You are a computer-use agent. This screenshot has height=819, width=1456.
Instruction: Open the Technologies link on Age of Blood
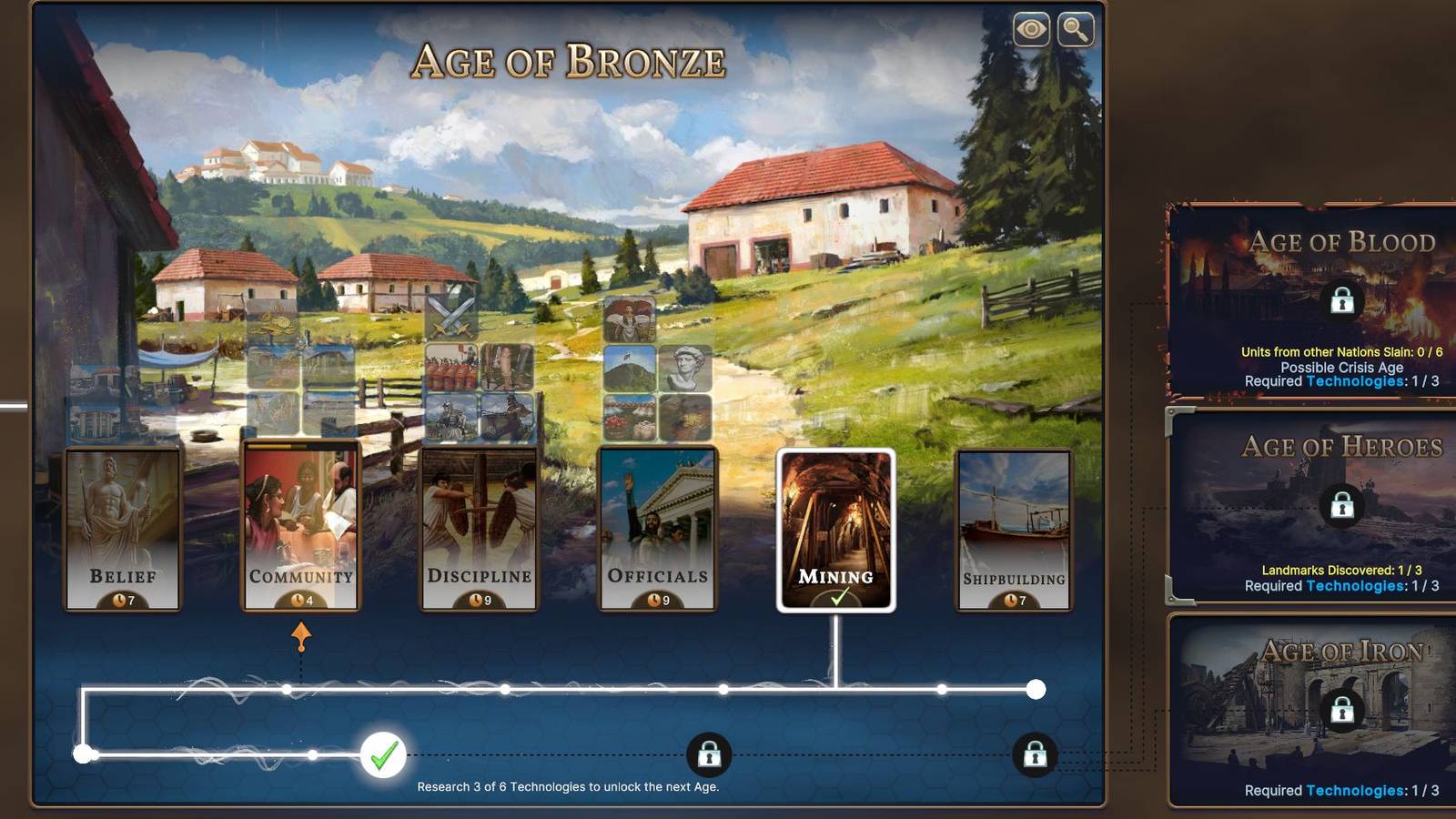coord(1356,382)
